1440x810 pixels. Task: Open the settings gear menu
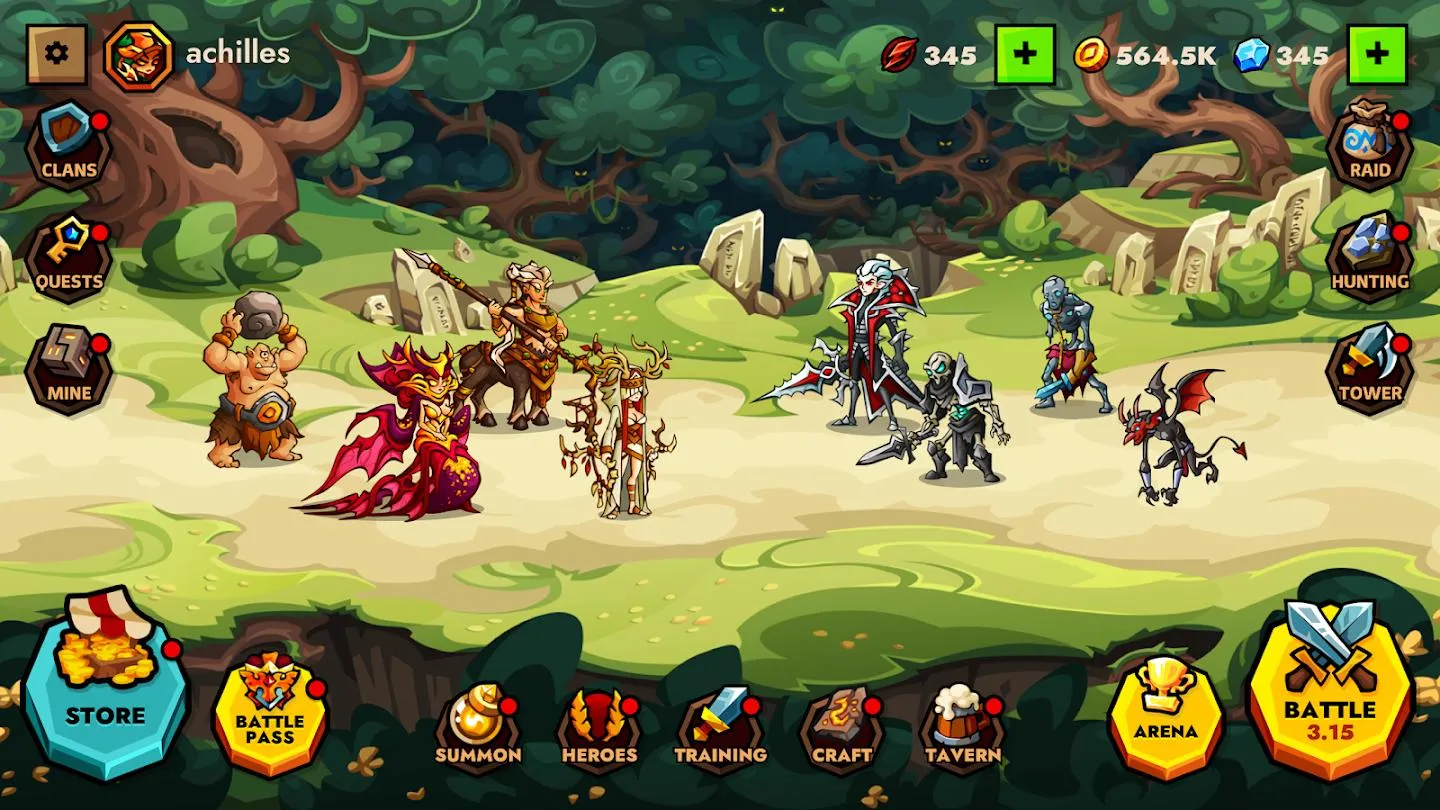tap(57, 54)
